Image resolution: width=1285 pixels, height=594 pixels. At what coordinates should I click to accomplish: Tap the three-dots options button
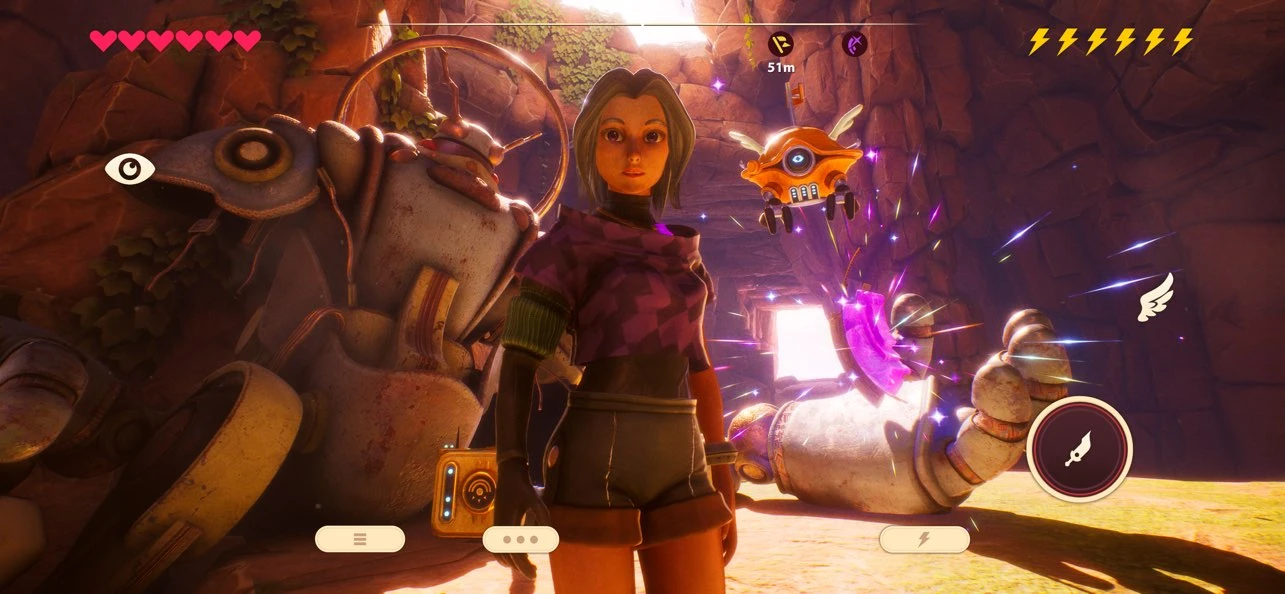click(x=520, y=539)
